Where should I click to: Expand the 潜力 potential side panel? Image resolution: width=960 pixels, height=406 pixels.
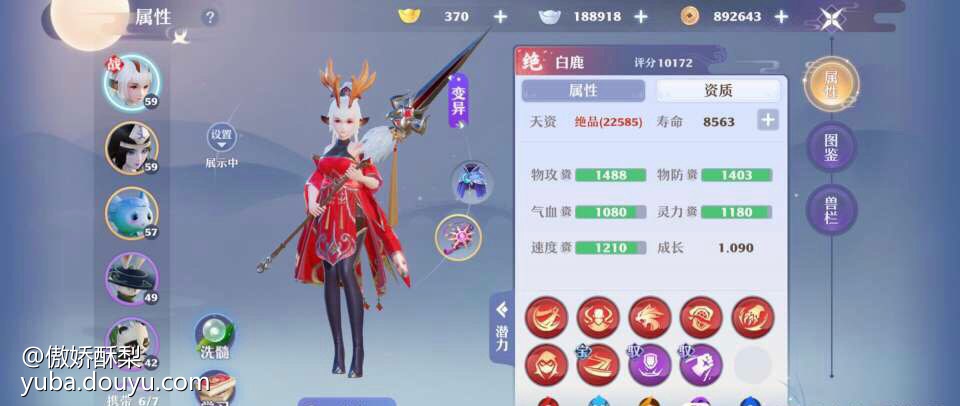pos(501,327)
